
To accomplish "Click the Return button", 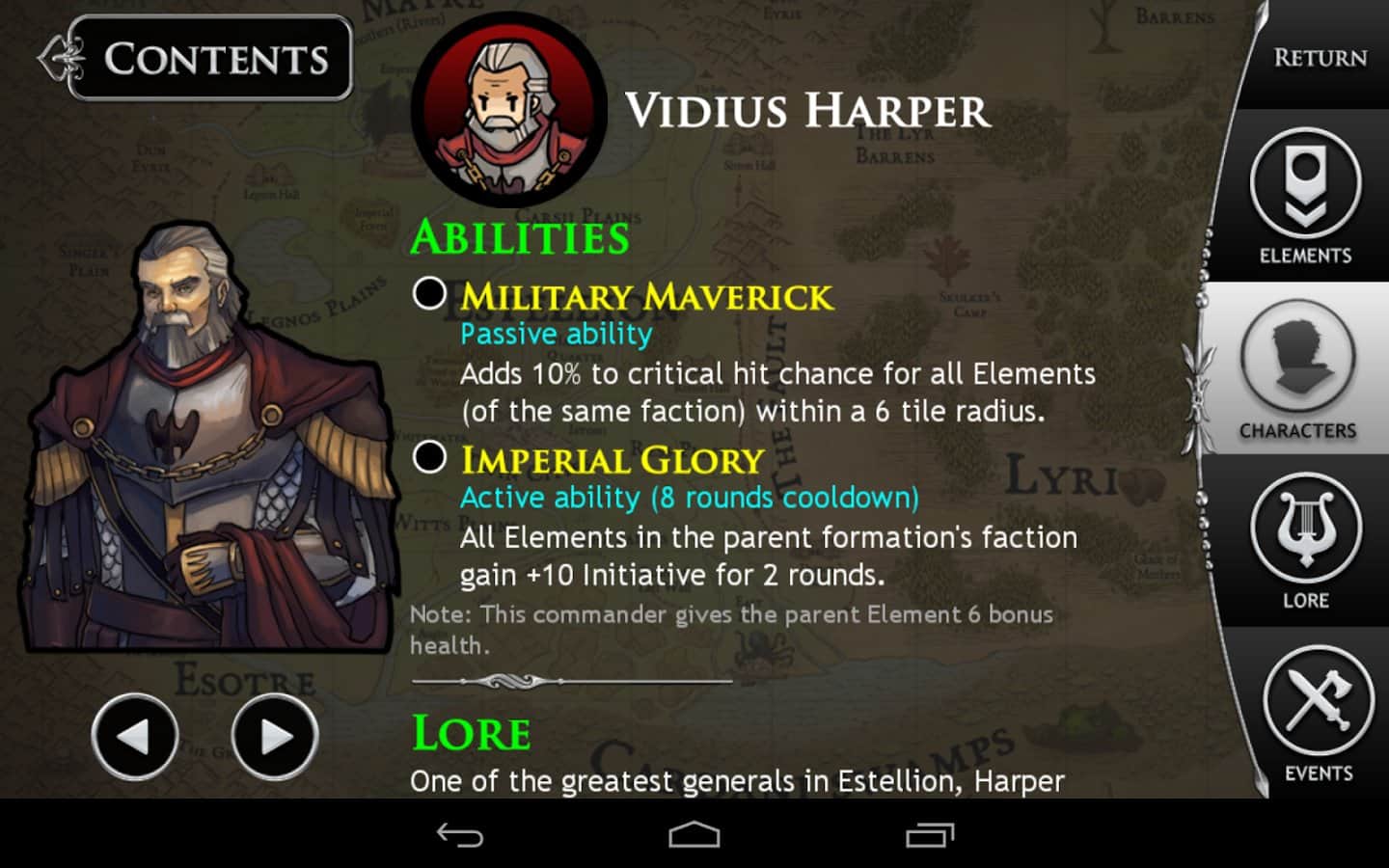I will [1319, 58].
